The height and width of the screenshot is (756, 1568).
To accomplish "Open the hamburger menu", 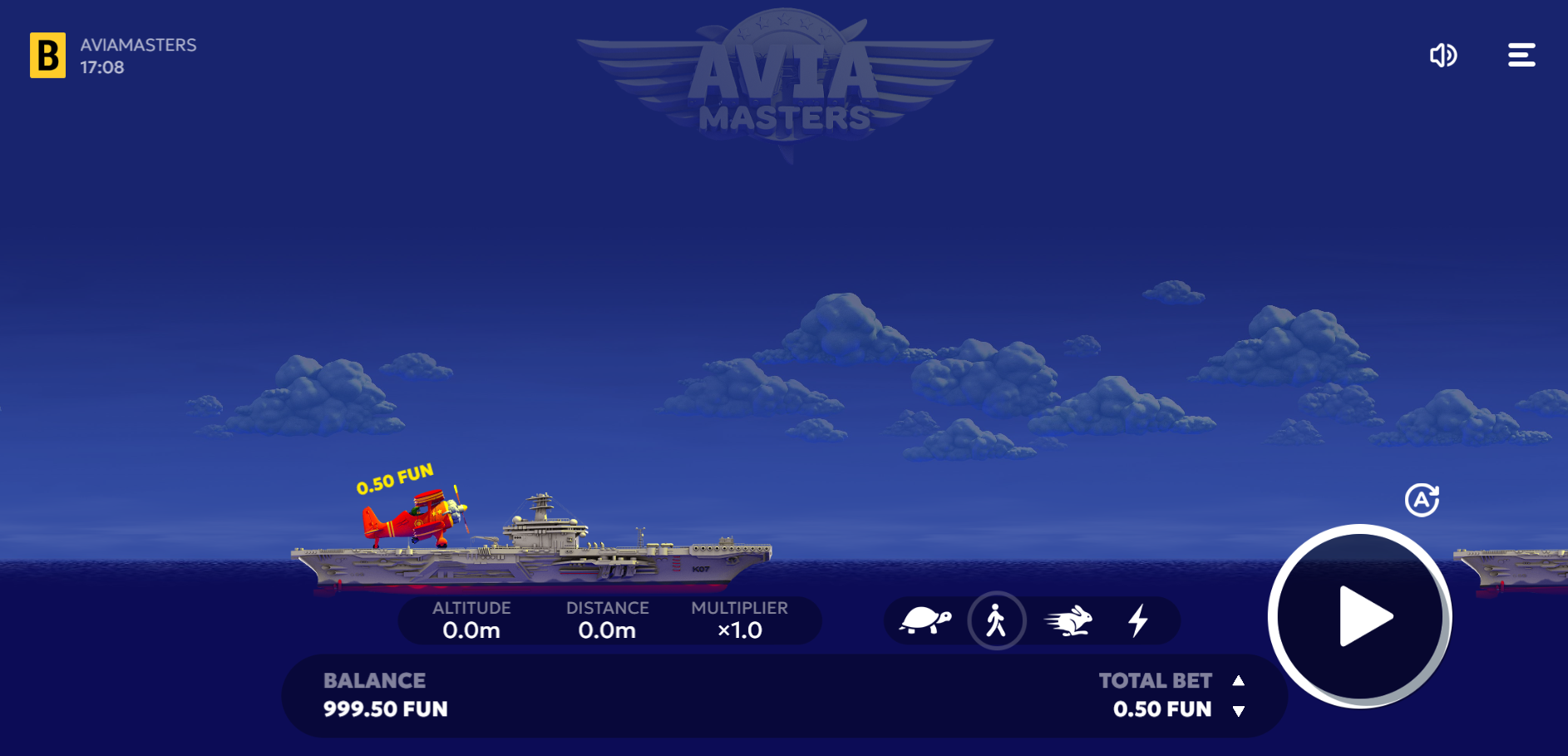I will (x=1521, y=55).
